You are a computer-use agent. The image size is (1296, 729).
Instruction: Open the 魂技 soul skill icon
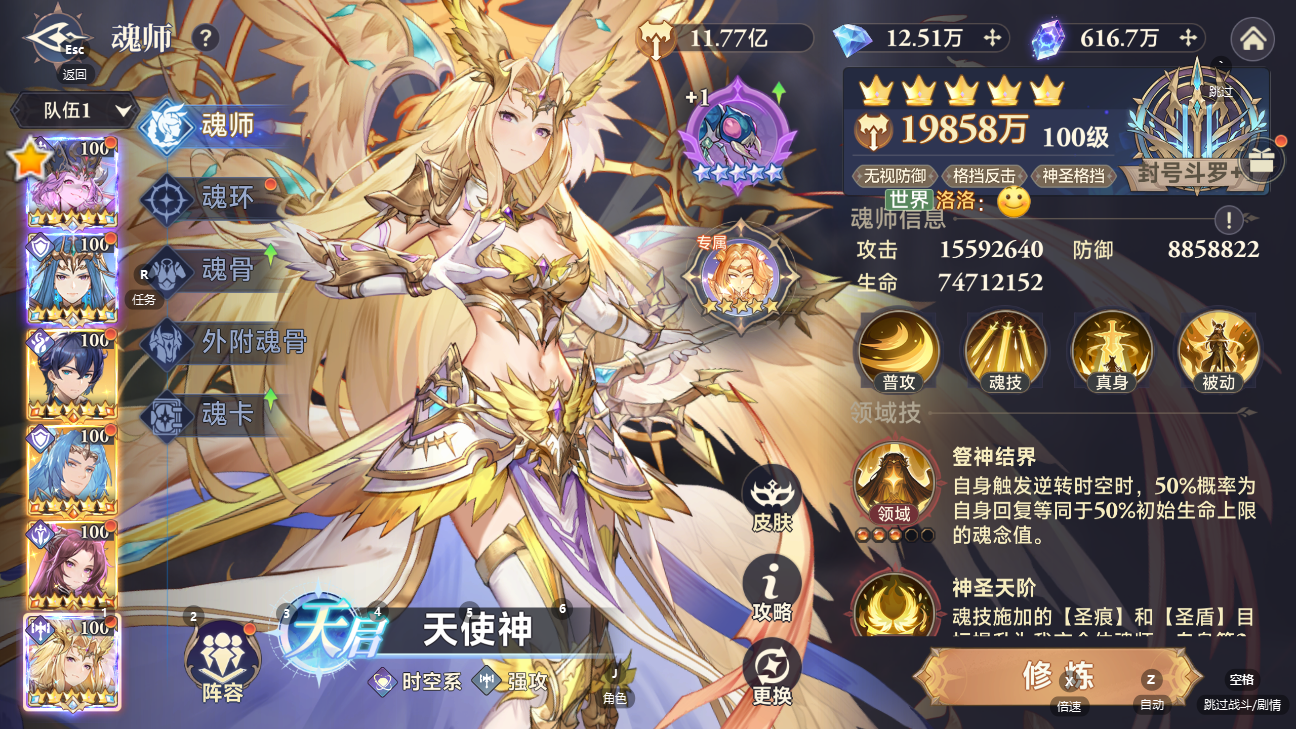tap(1004, 351)
